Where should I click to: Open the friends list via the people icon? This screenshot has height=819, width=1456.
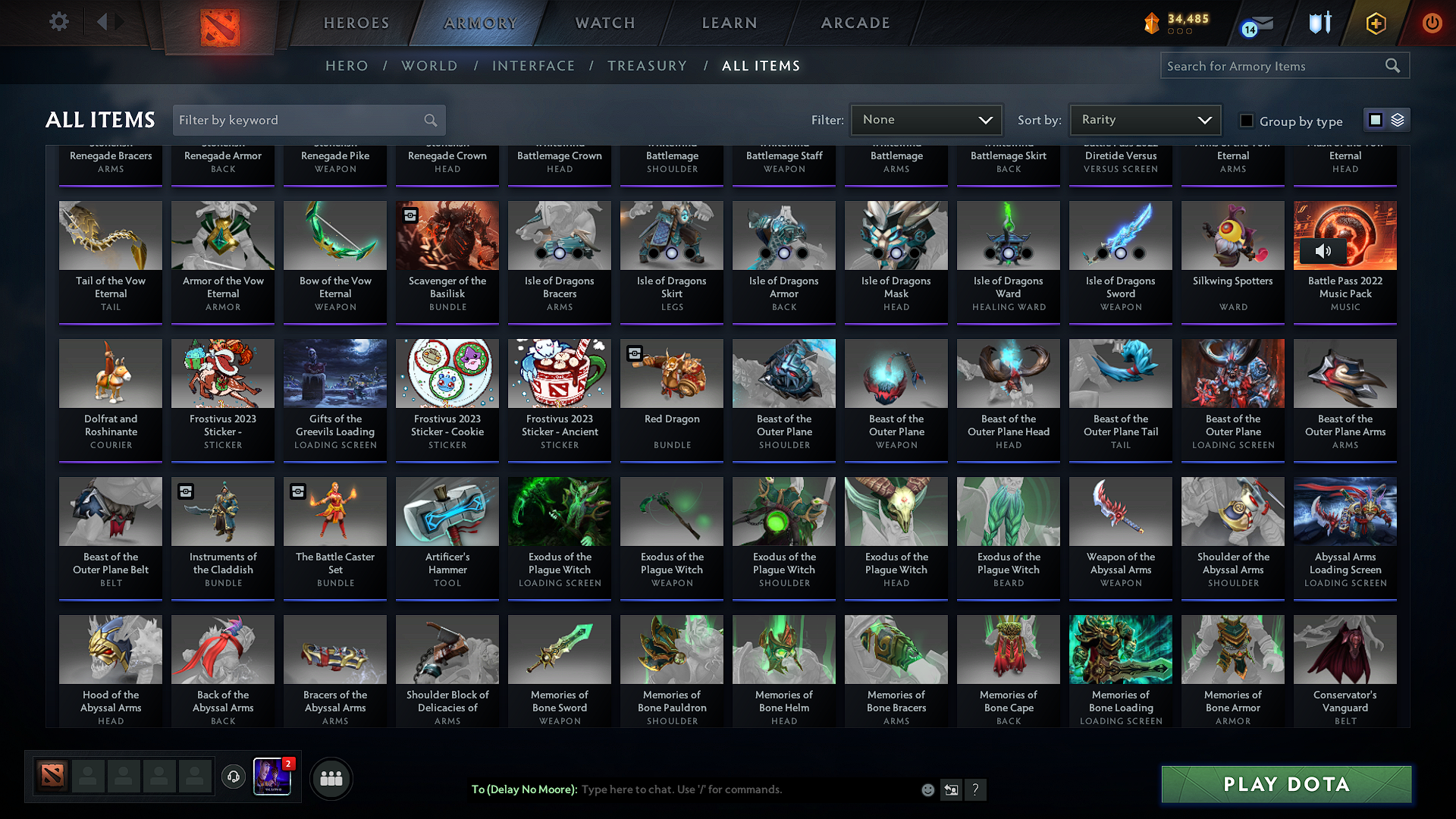[x=331, y=778]
